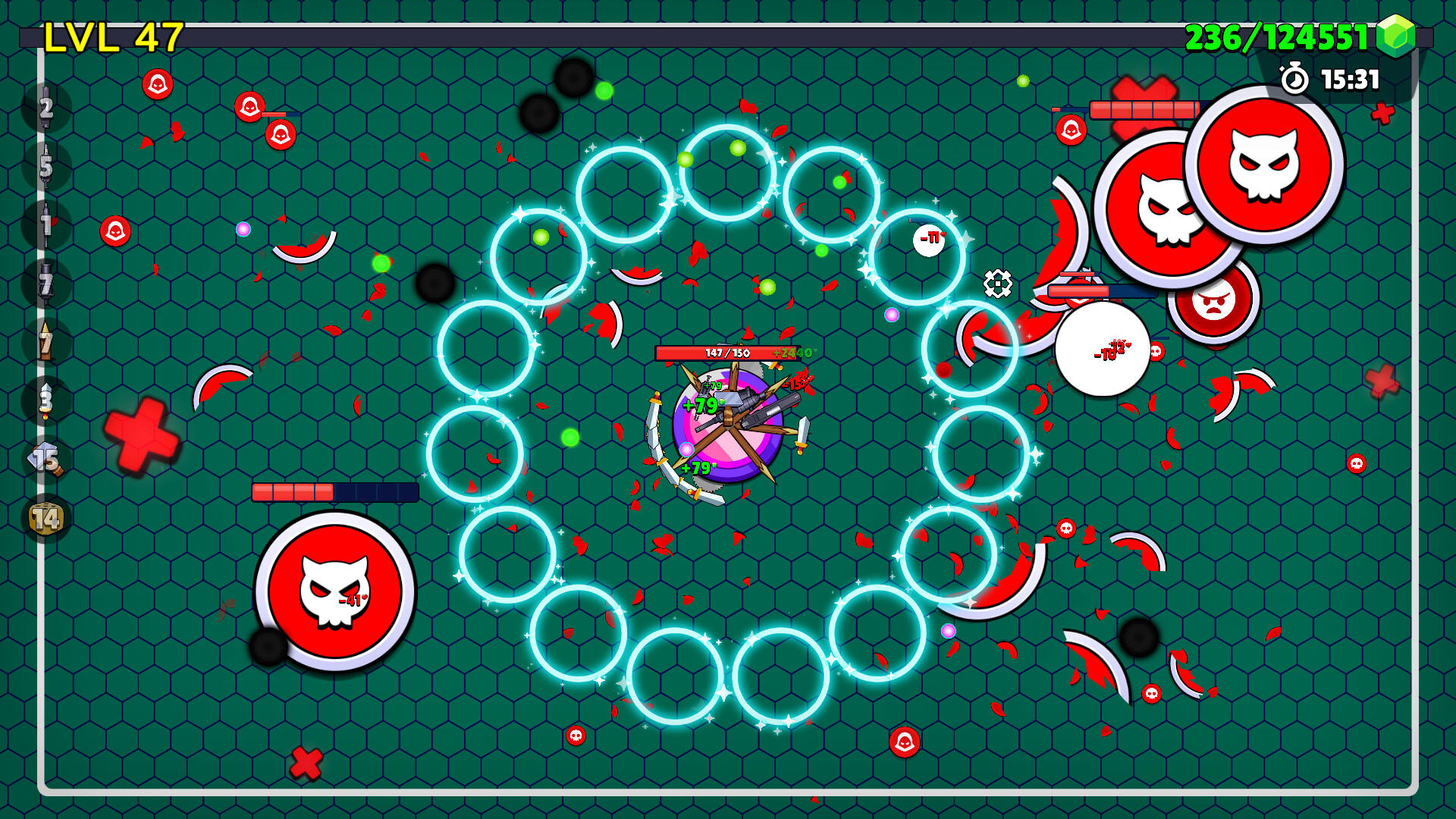
Task: Select the level 1 turret weapon icon
Action: (x=45, y=222)
